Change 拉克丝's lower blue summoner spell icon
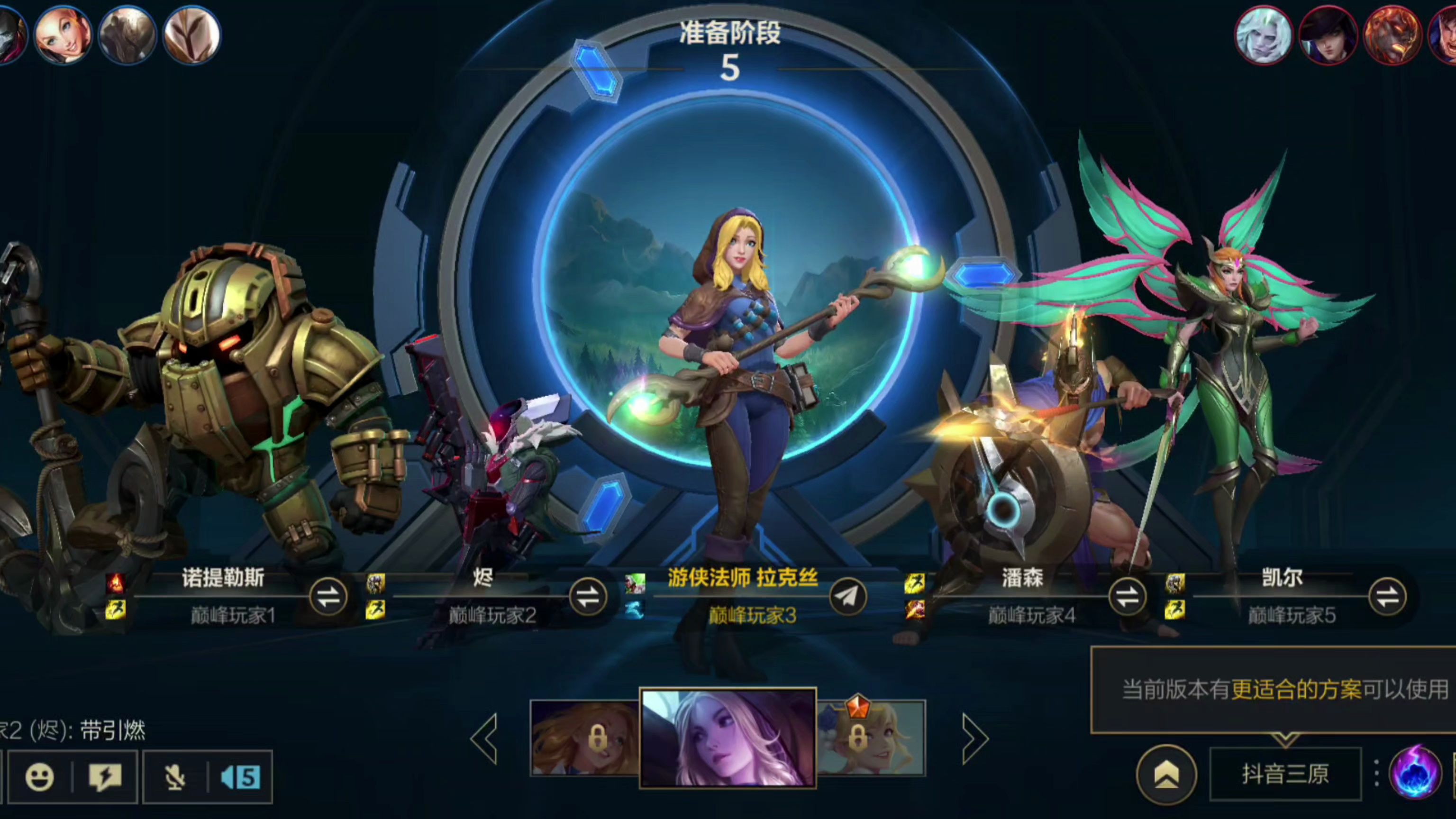Screen dimensions: 1456x819 click(x=635, y=610)
